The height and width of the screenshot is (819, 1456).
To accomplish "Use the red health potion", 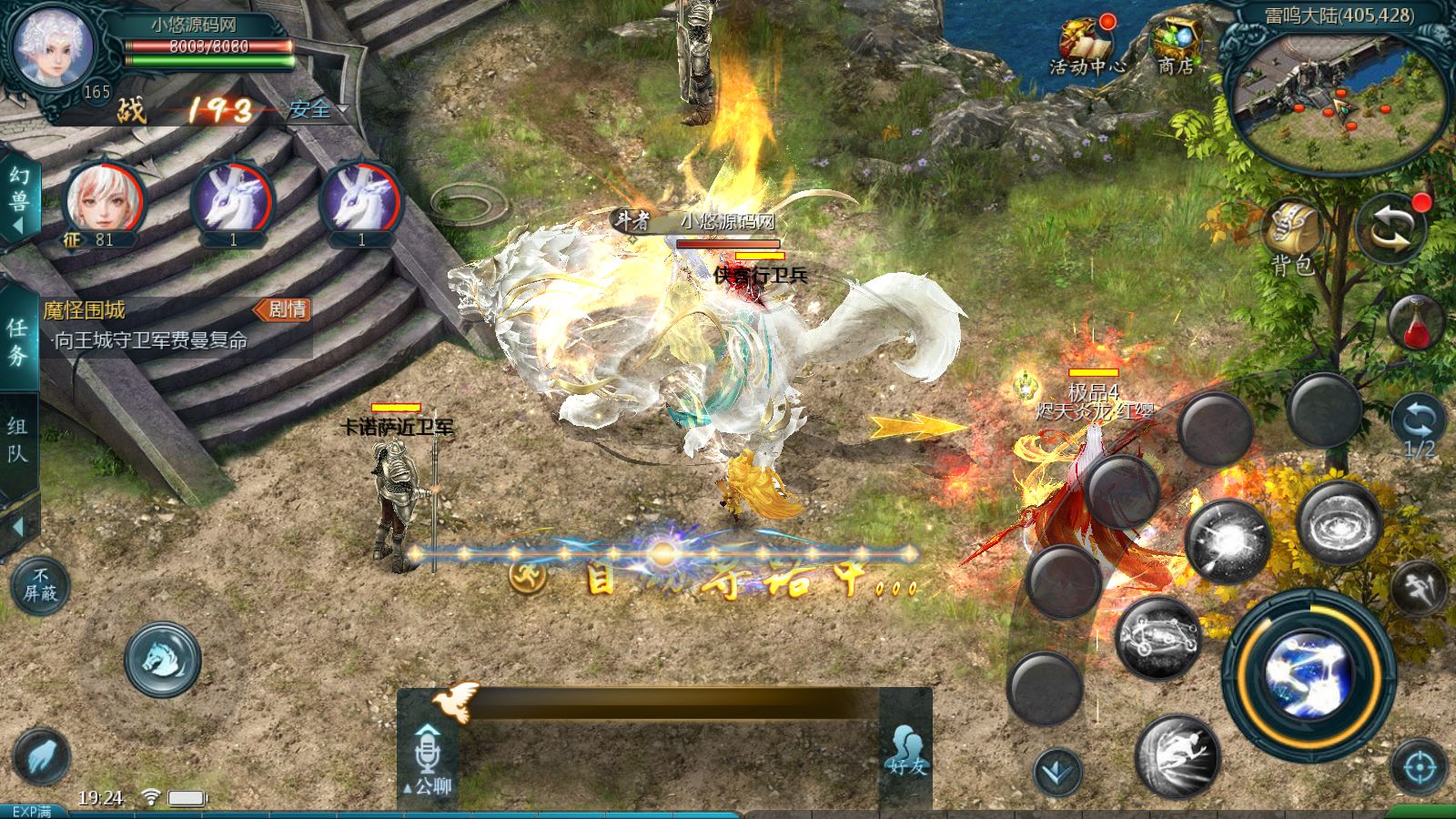I will click(1417, 322).
